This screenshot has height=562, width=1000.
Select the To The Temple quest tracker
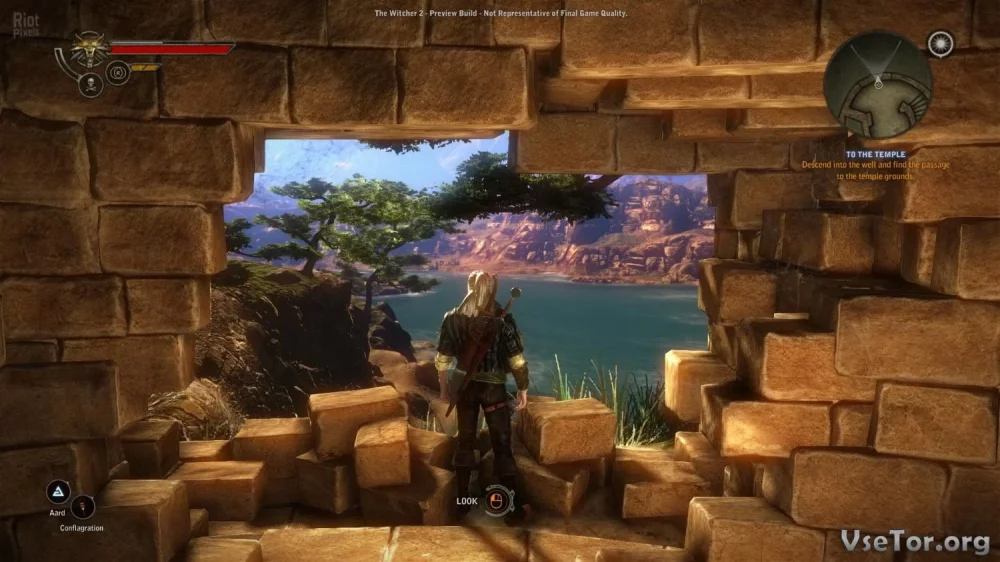point(875,155)
